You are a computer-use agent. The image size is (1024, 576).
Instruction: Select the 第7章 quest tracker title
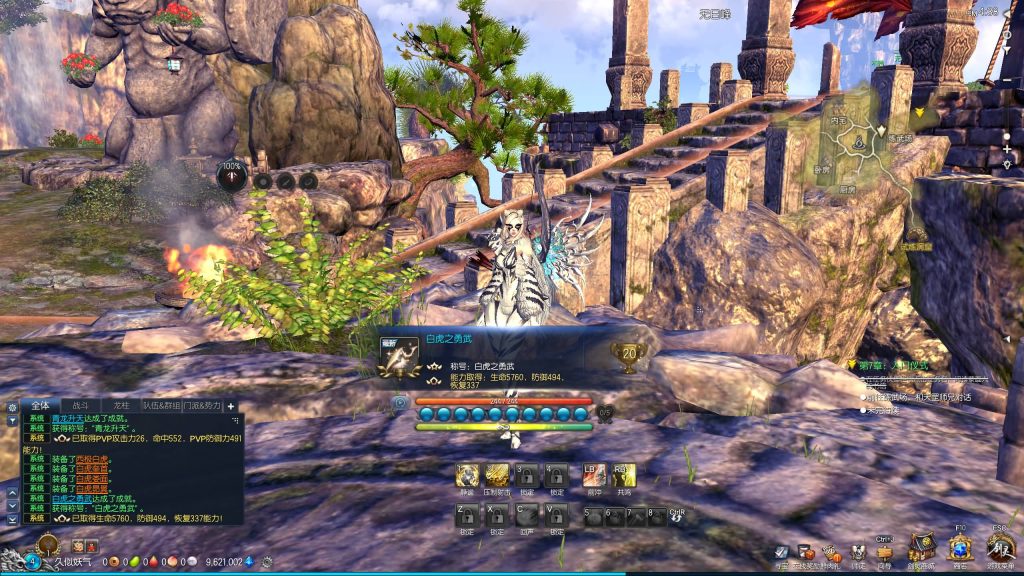(x=893, y=365)
